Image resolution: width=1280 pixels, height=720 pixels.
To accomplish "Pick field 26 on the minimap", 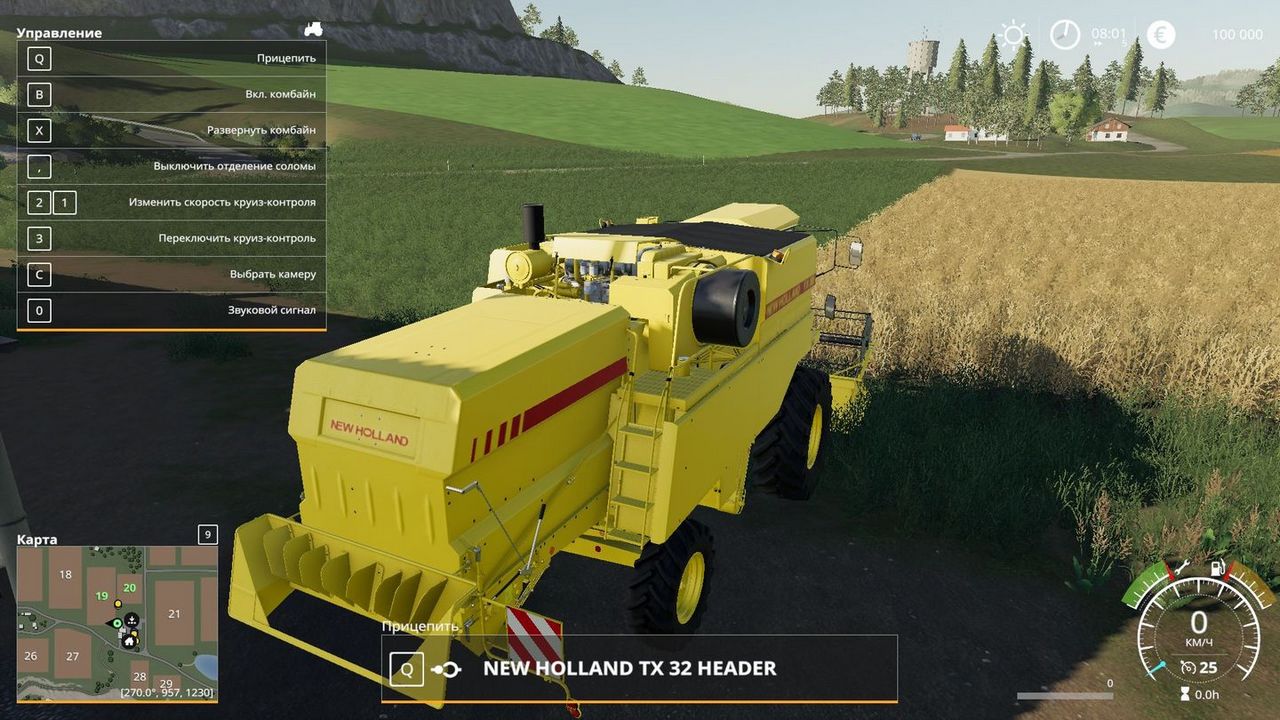I will coord(30,656).
